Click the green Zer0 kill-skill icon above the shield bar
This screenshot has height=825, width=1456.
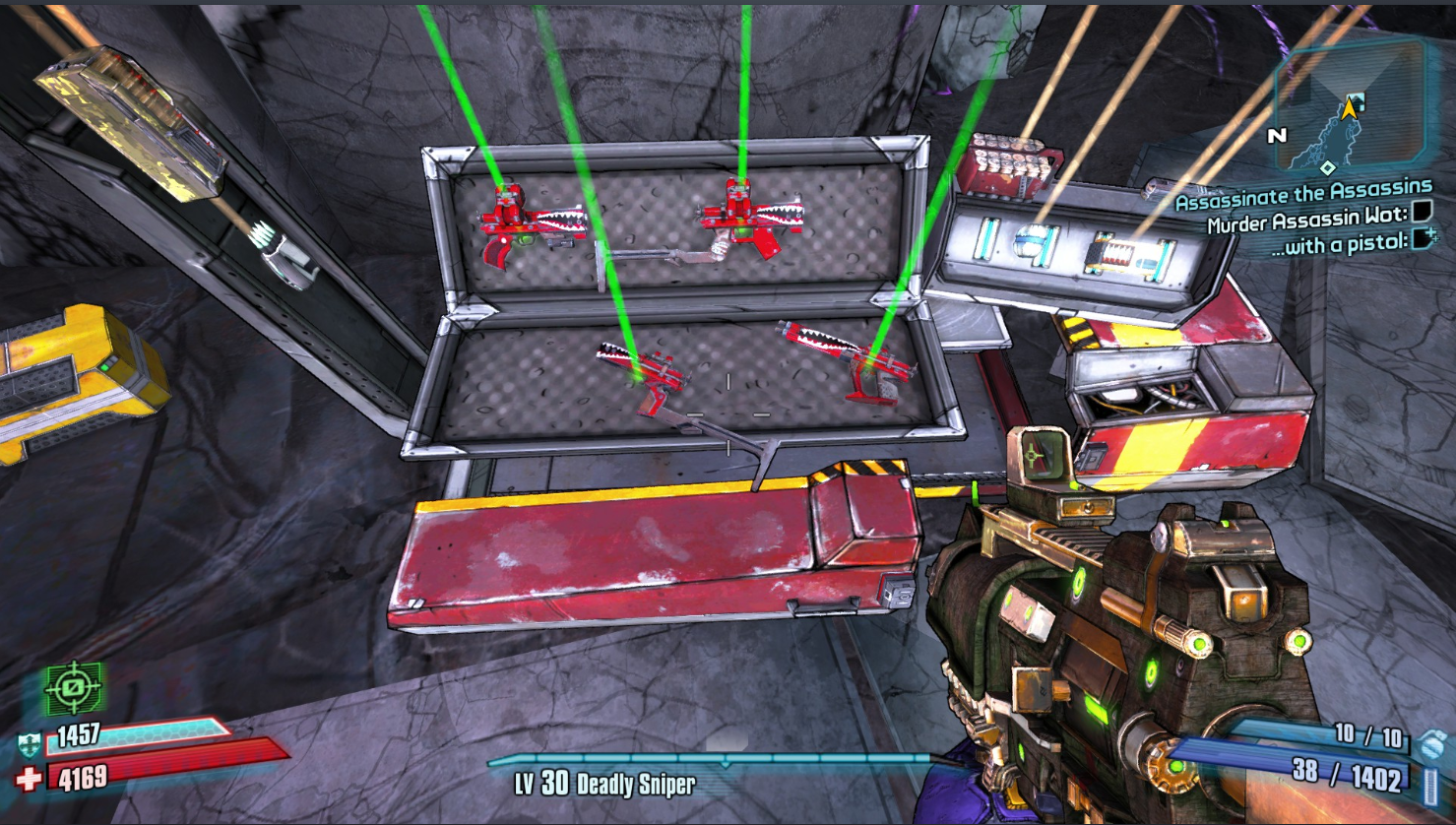[72, 687]
